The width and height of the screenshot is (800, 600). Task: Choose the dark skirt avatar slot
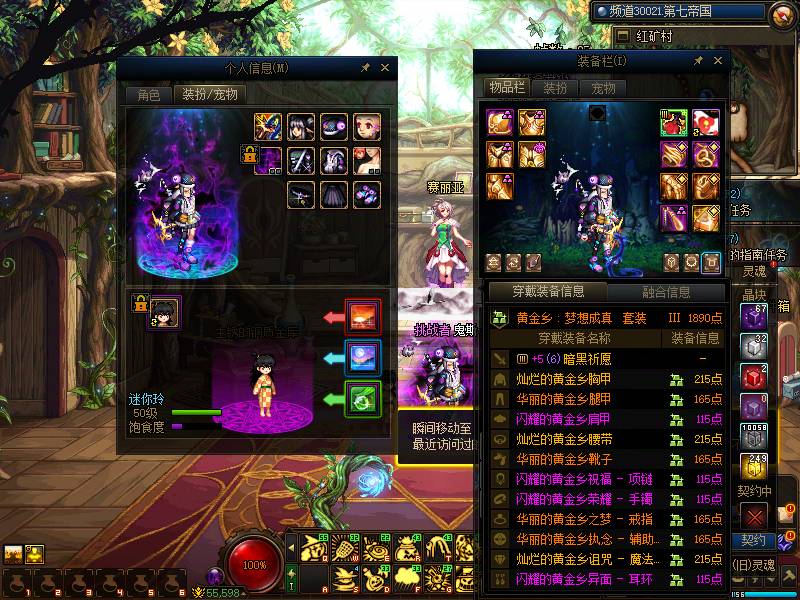click(334, 194)
